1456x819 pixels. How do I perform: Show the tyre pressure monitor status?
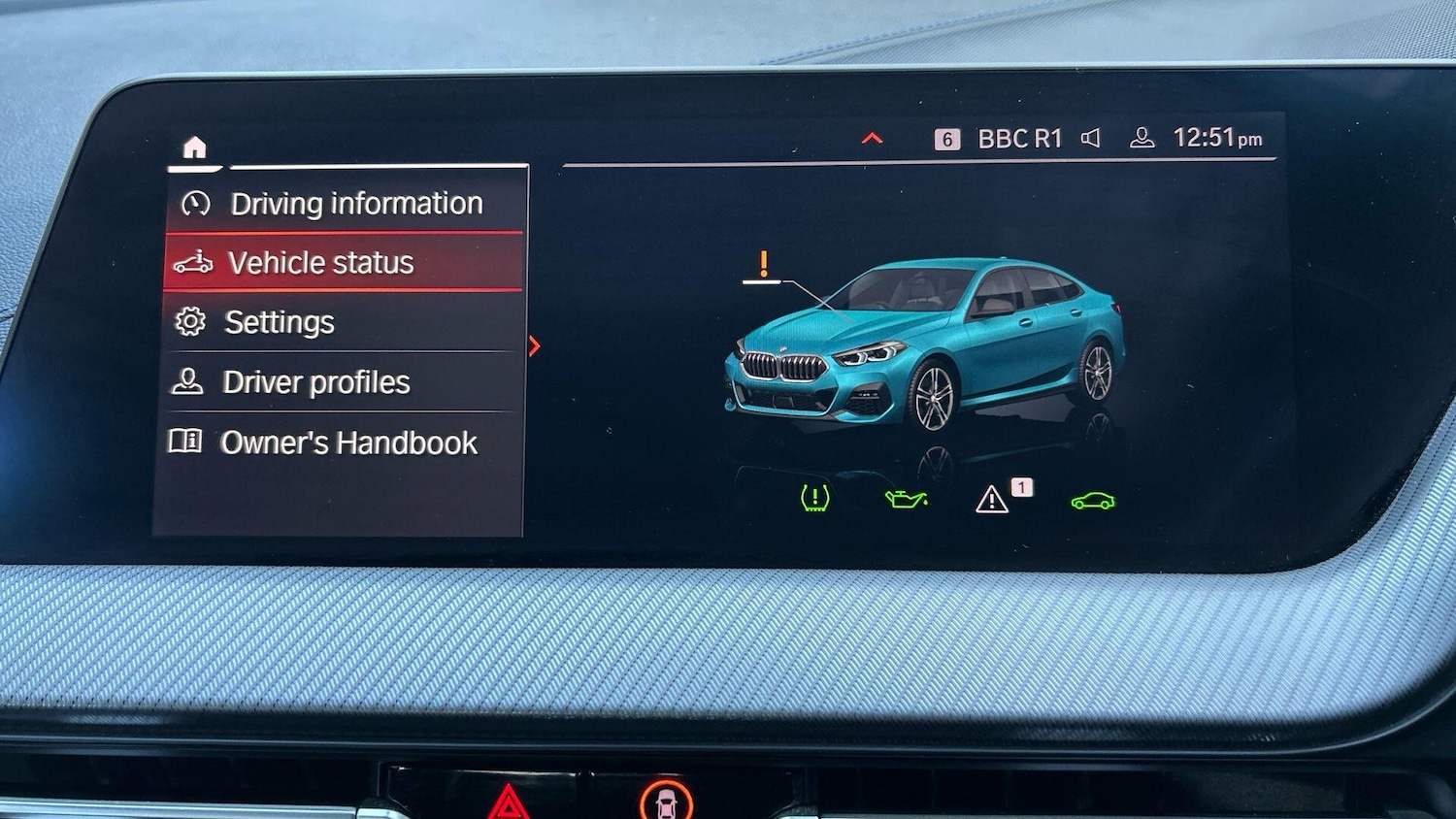pos(814,499)
